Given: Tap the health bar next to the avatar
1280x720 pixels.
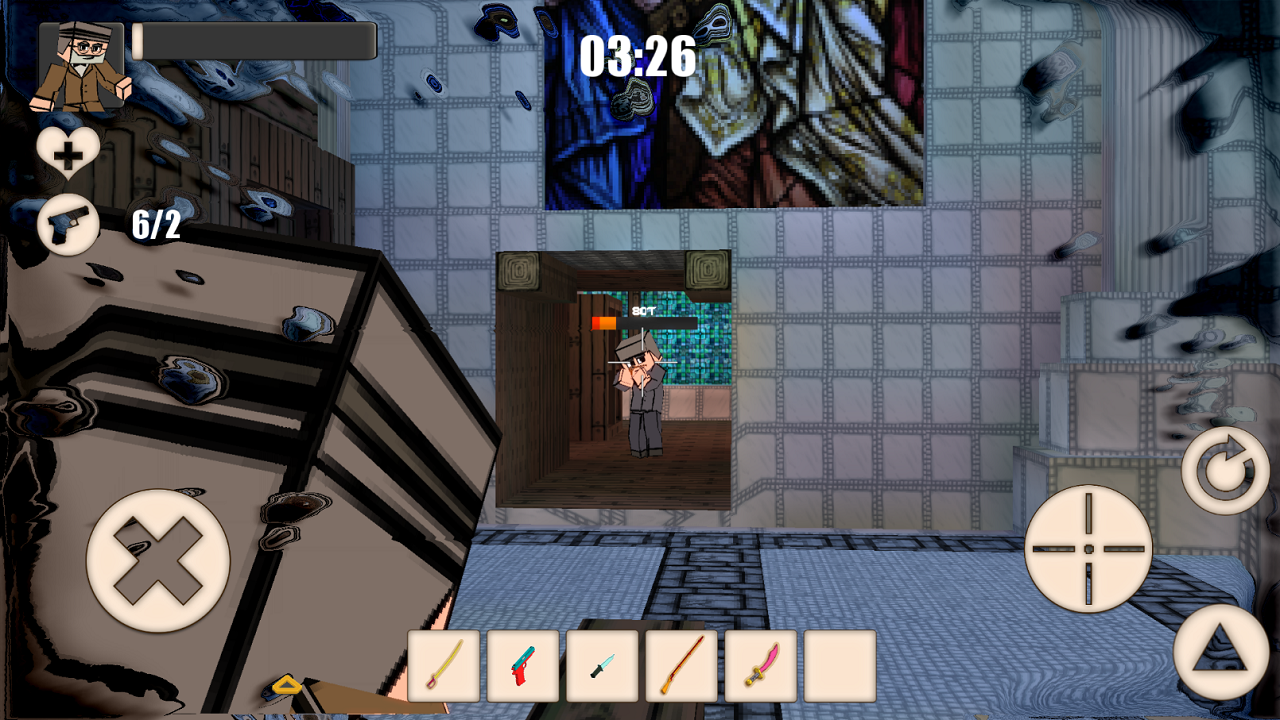Looking at the screenshot, I should coord(255,39).
